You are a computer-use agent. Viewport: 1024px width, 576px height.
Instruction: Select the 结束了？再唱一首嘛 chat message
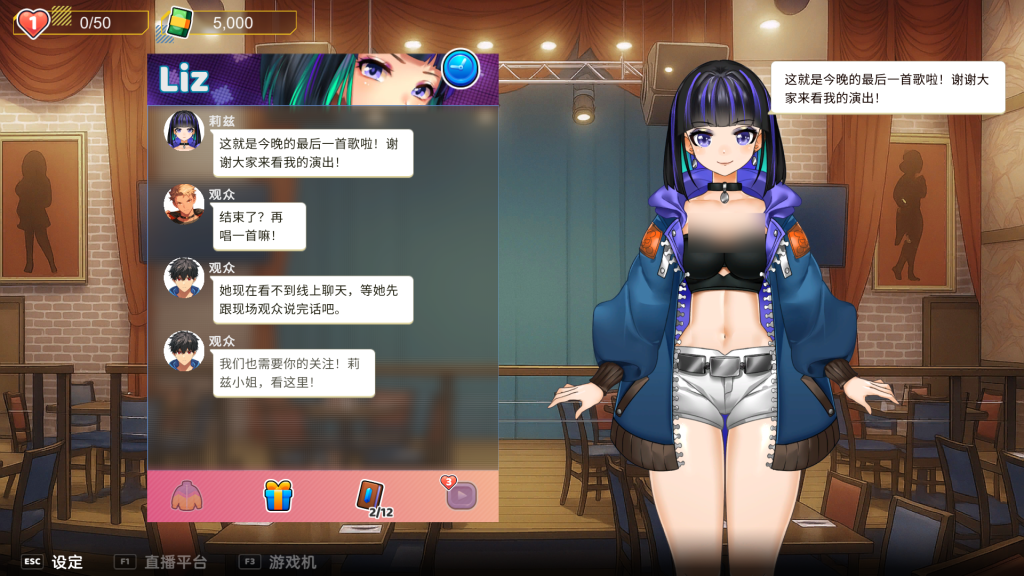click(x=258, y=226)
